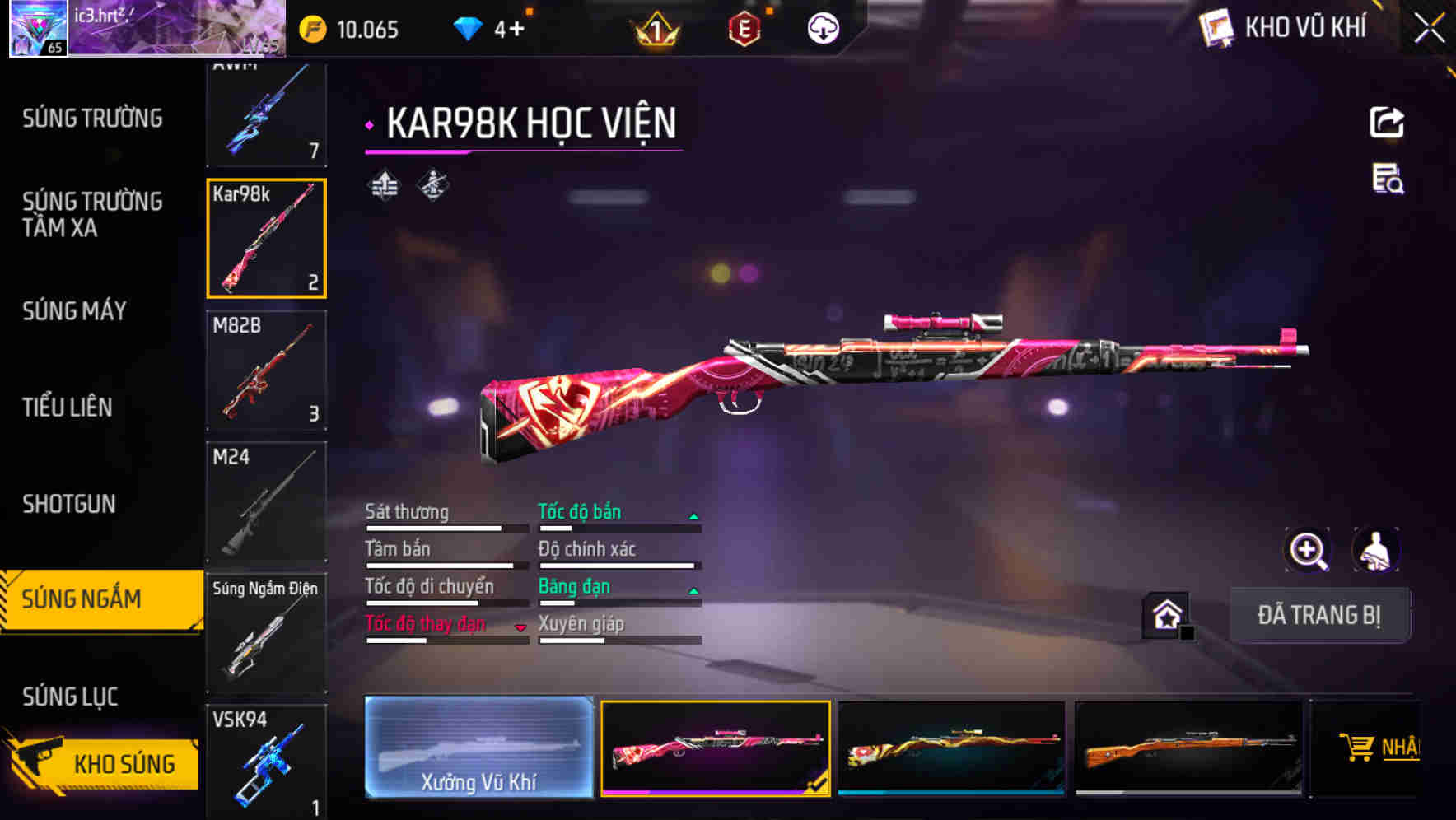Switch to the SHOTGUN weapon category

68,504
